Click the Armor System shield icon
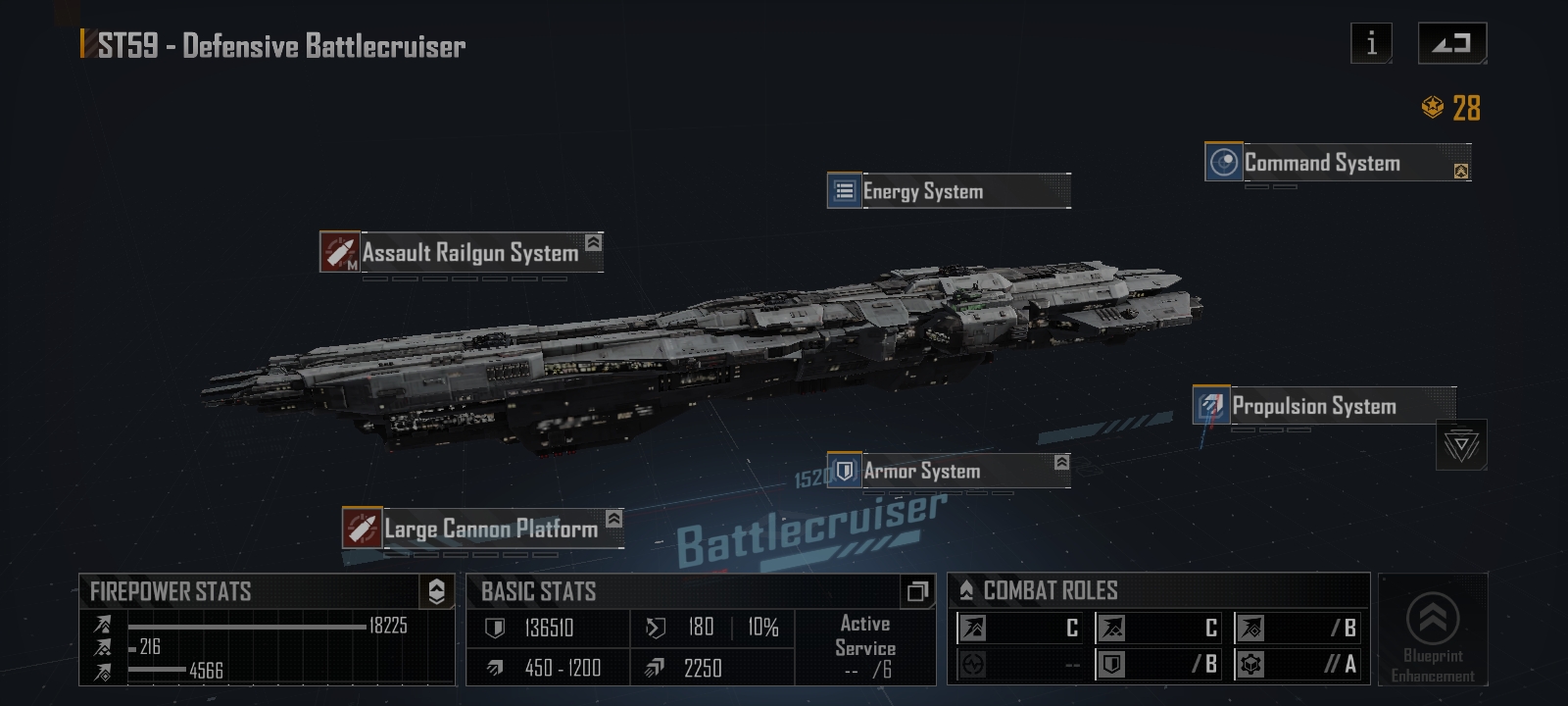This screenshot has height=706, width=1568. pos(844,470)
